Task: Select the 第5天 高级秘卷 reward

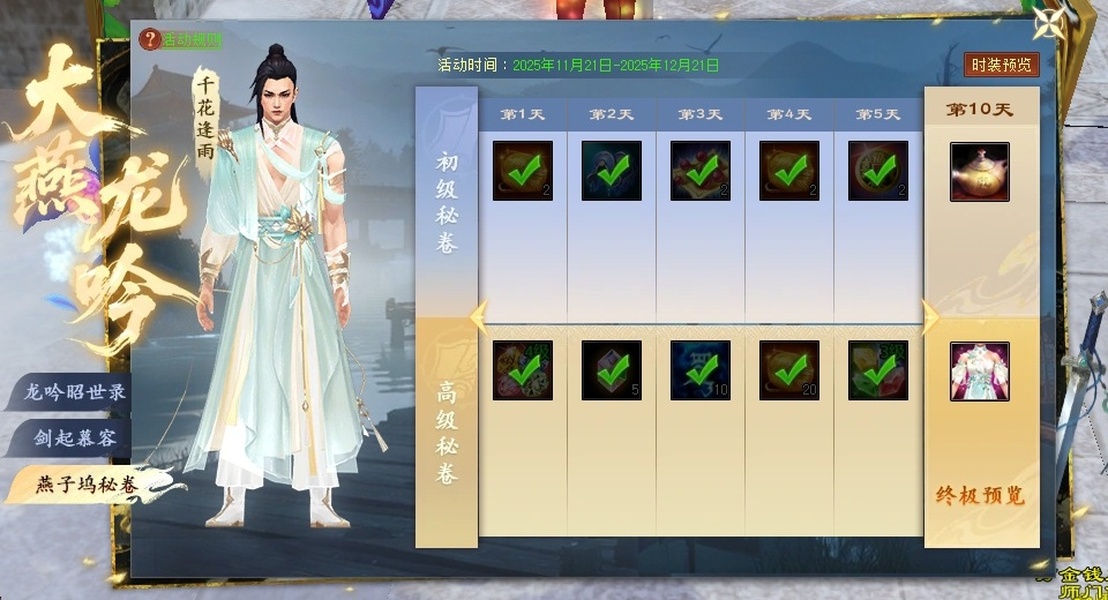Action: [x=878, y=370]
